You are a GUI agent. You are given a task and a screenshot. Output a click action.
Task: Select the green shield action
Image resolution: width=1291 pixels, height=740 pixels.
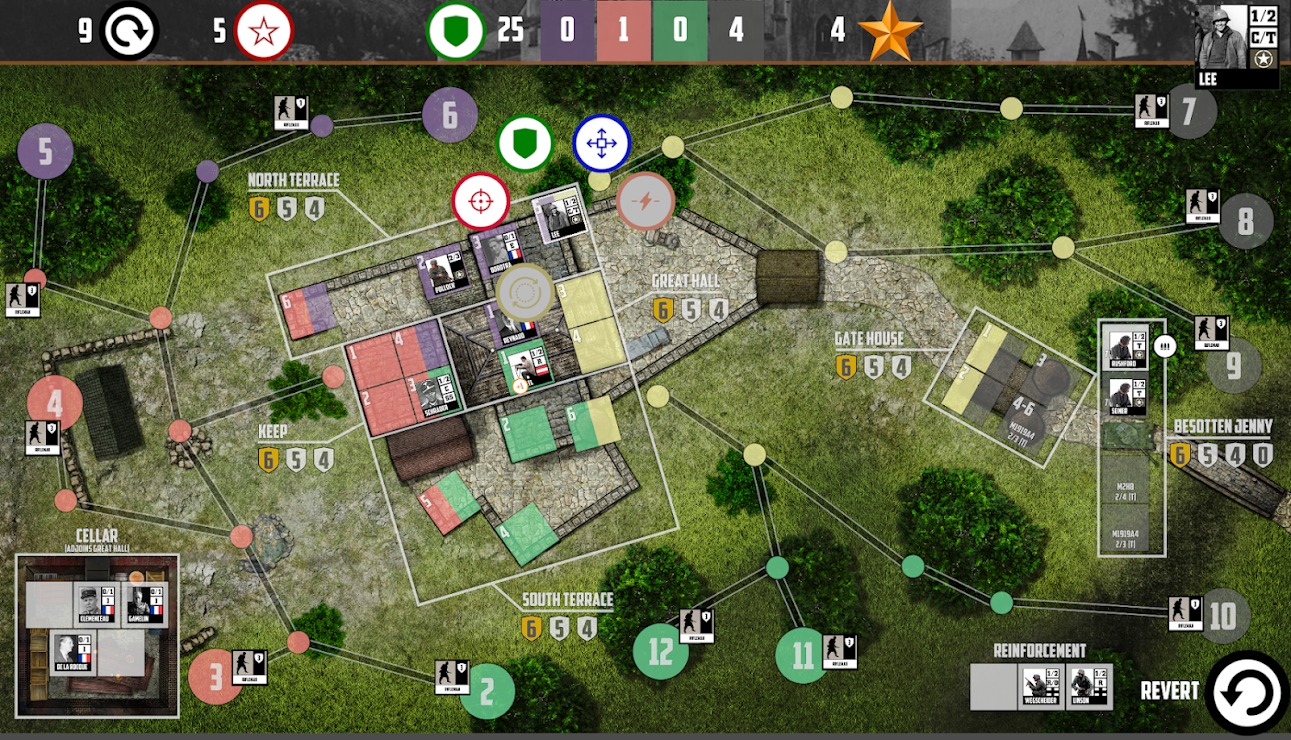[x=525, y=143]
